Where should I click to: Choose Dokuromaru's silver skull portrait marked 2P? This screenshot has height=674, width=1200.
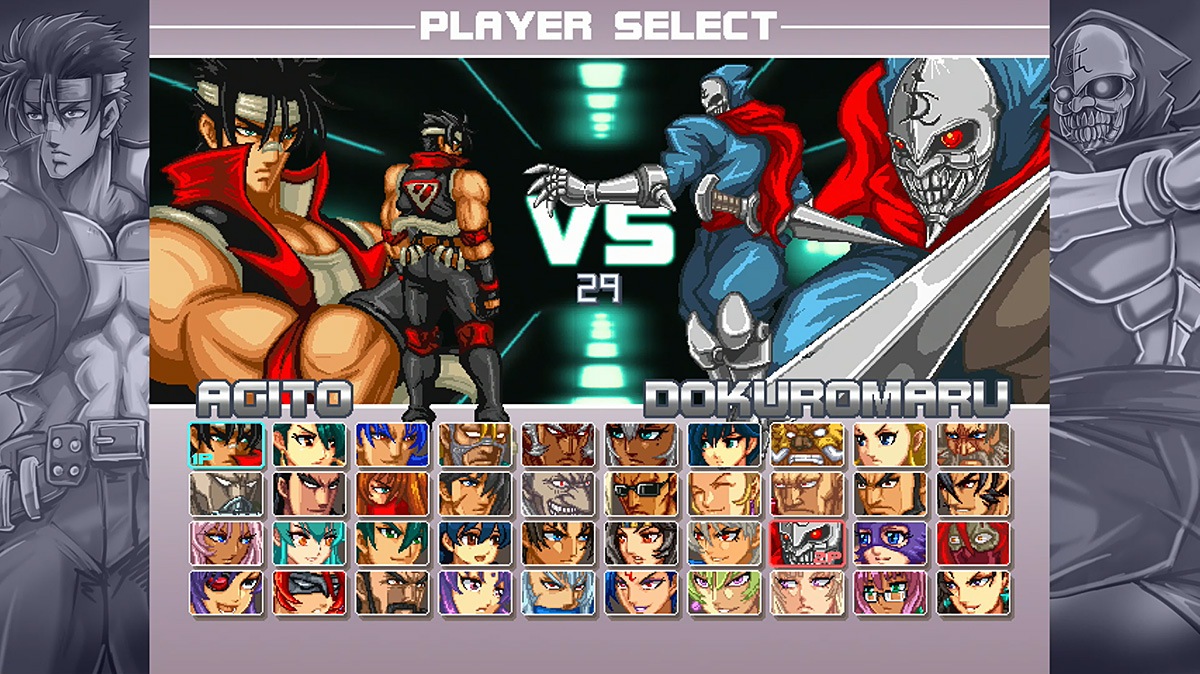[807, 543]
